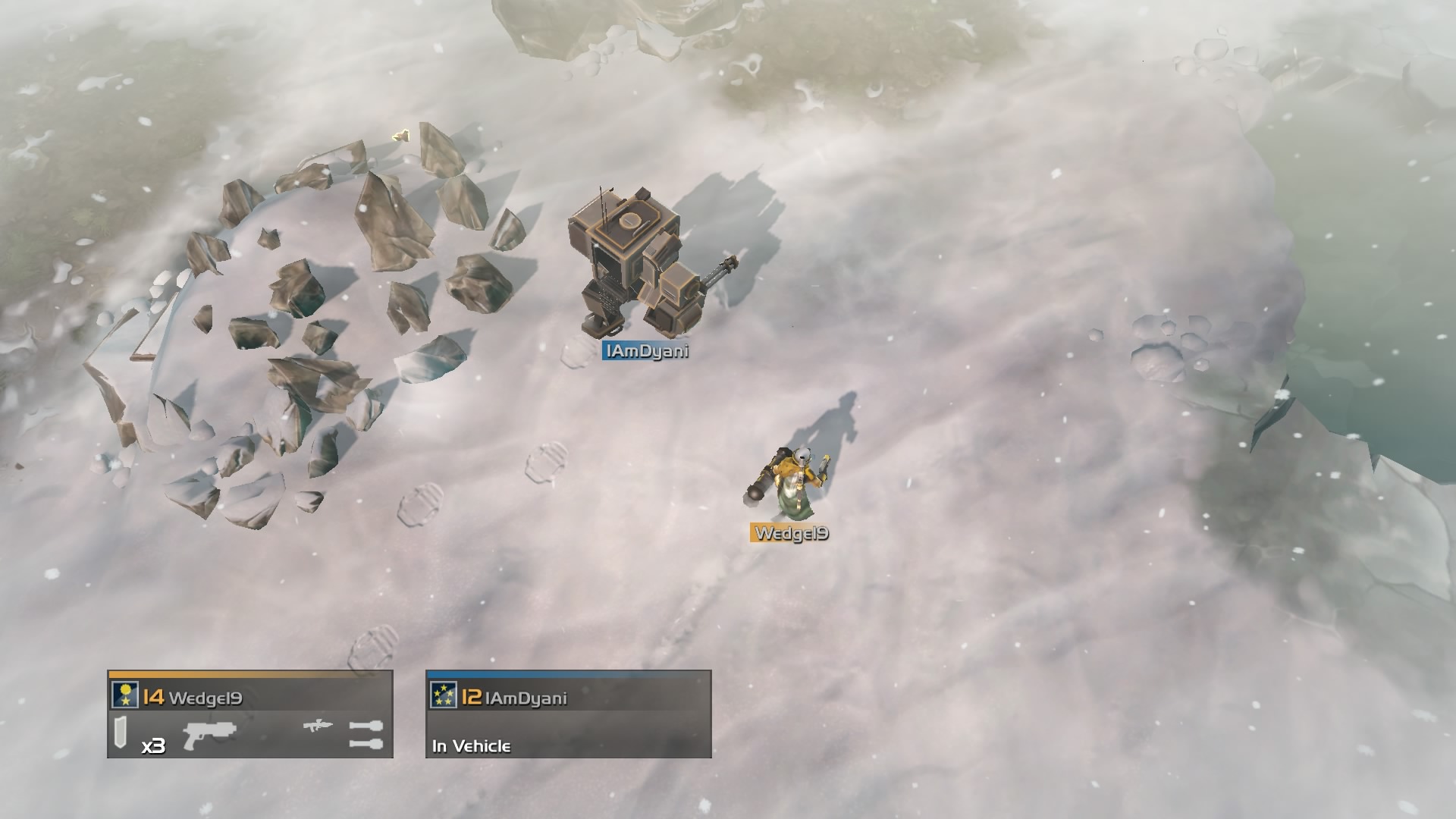Select the IAmDyani name tag over the mech

pos(645,351)
